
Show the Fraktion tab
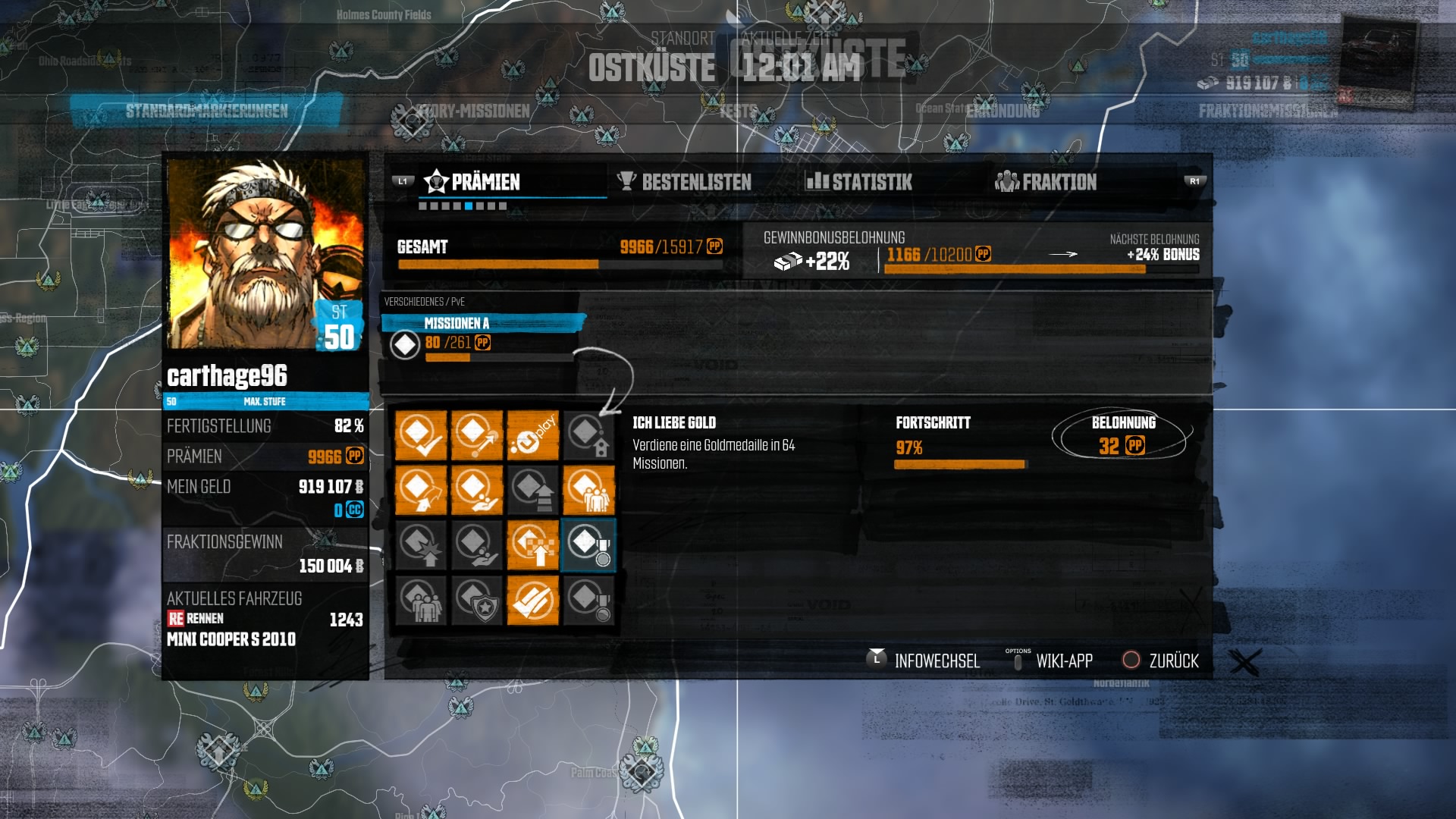(1046, 182)
